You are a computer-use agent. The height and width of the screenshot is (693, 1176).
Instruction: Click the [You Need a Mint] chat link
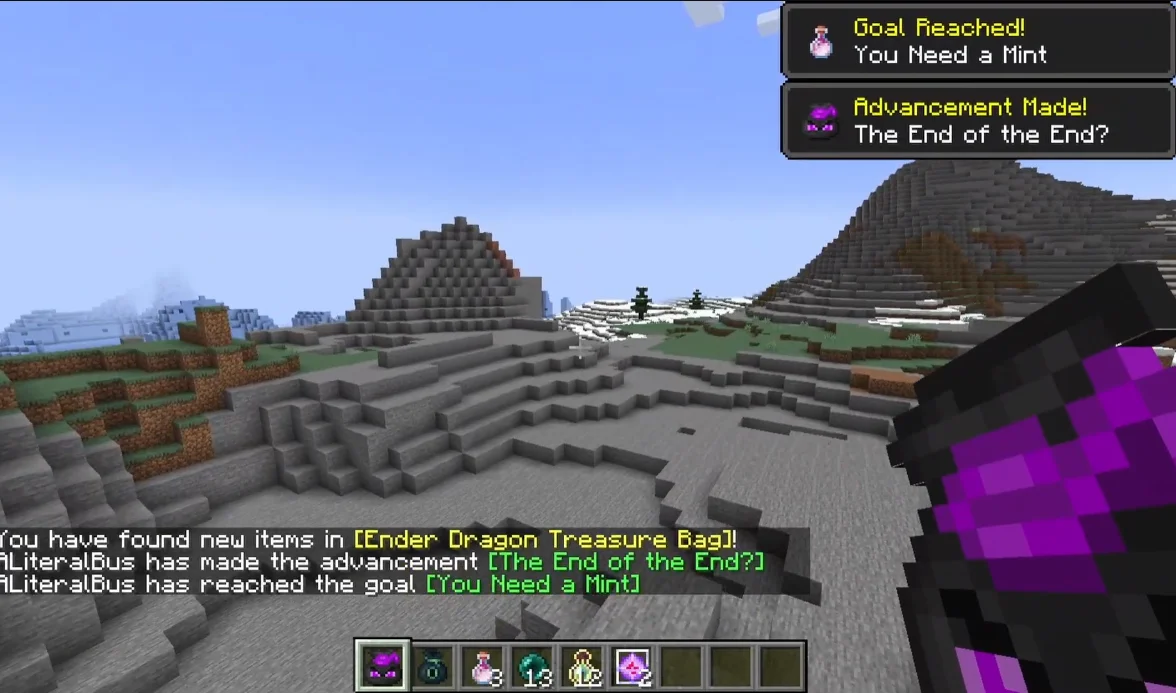(x=533, y=584)
